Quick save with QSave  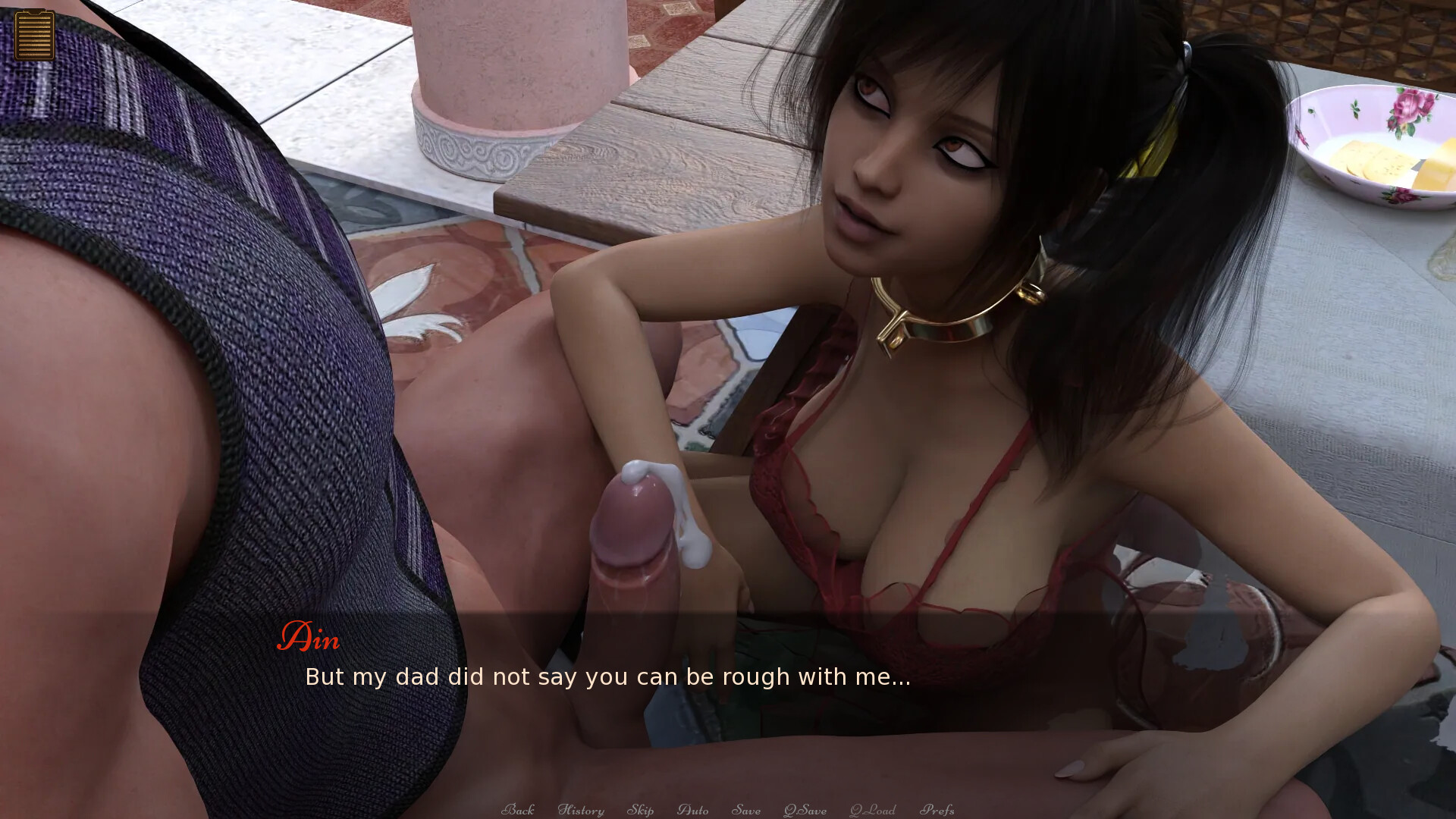[x=805, y=810]
